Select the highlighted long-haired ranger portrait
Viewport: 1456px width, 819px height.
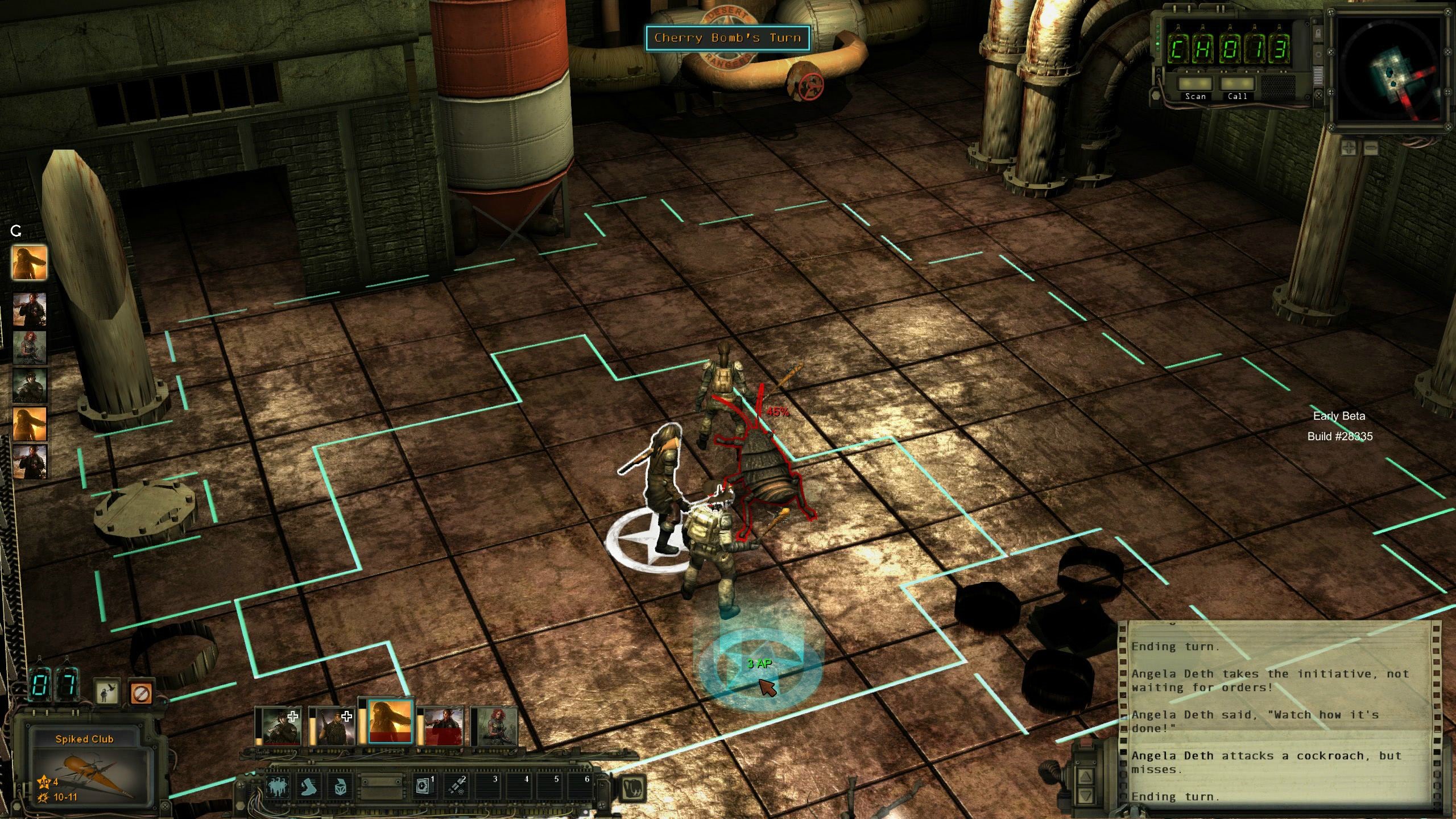pos(390,722)
